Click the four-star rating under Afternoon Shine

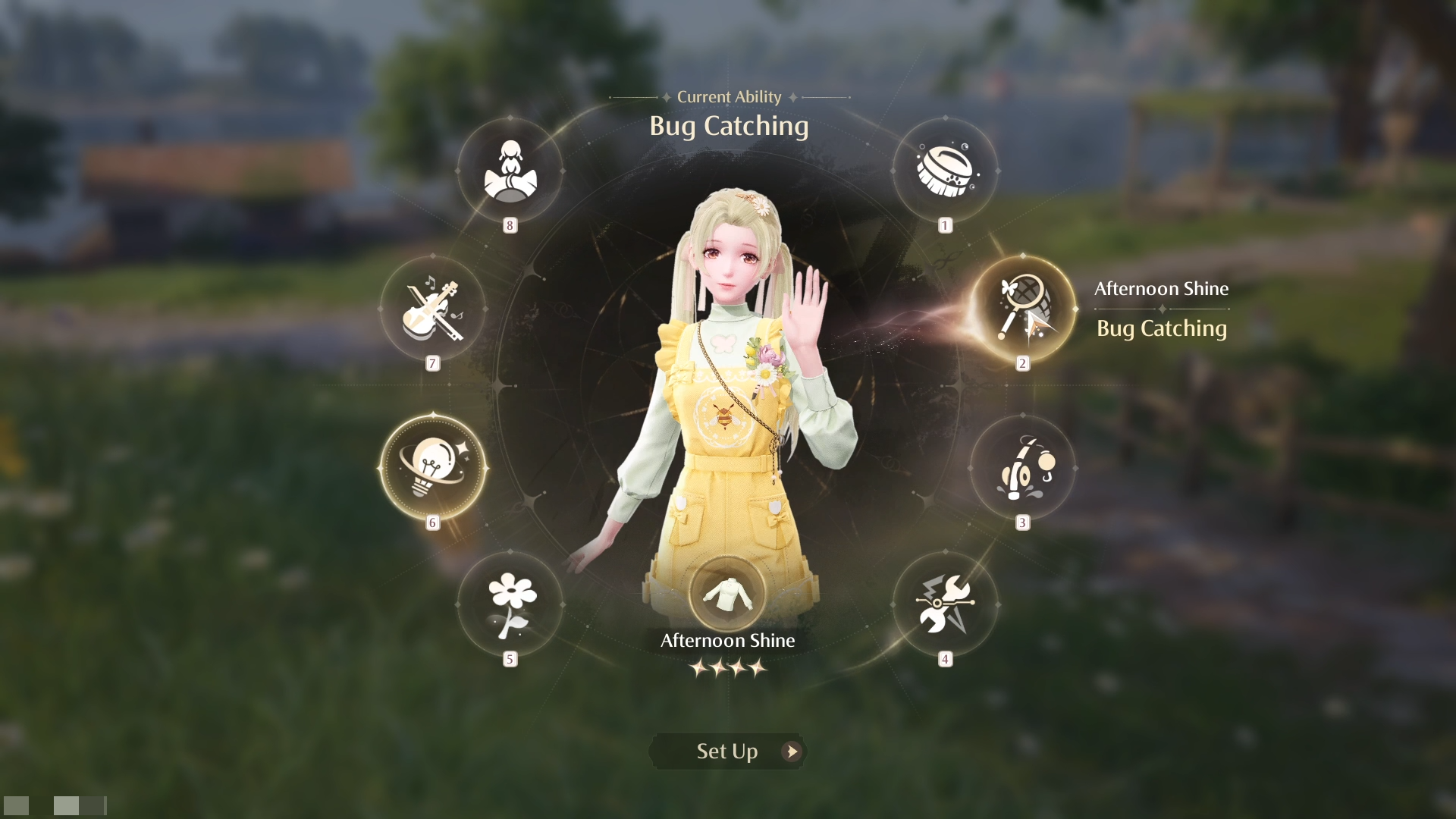tap(727, 668)
